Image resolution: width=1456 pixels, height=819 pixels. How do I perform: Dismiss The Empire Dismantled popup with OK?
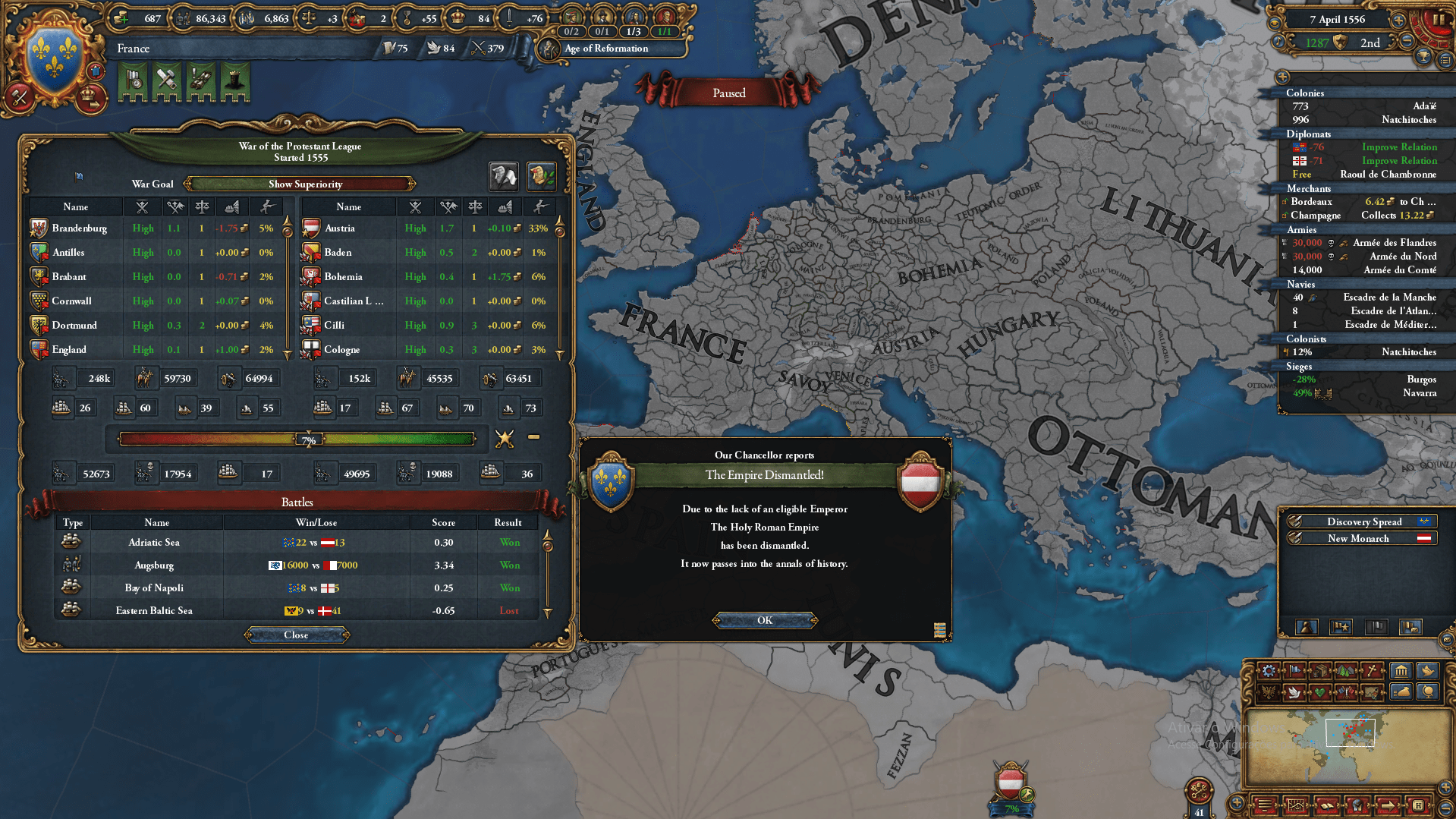764,620
